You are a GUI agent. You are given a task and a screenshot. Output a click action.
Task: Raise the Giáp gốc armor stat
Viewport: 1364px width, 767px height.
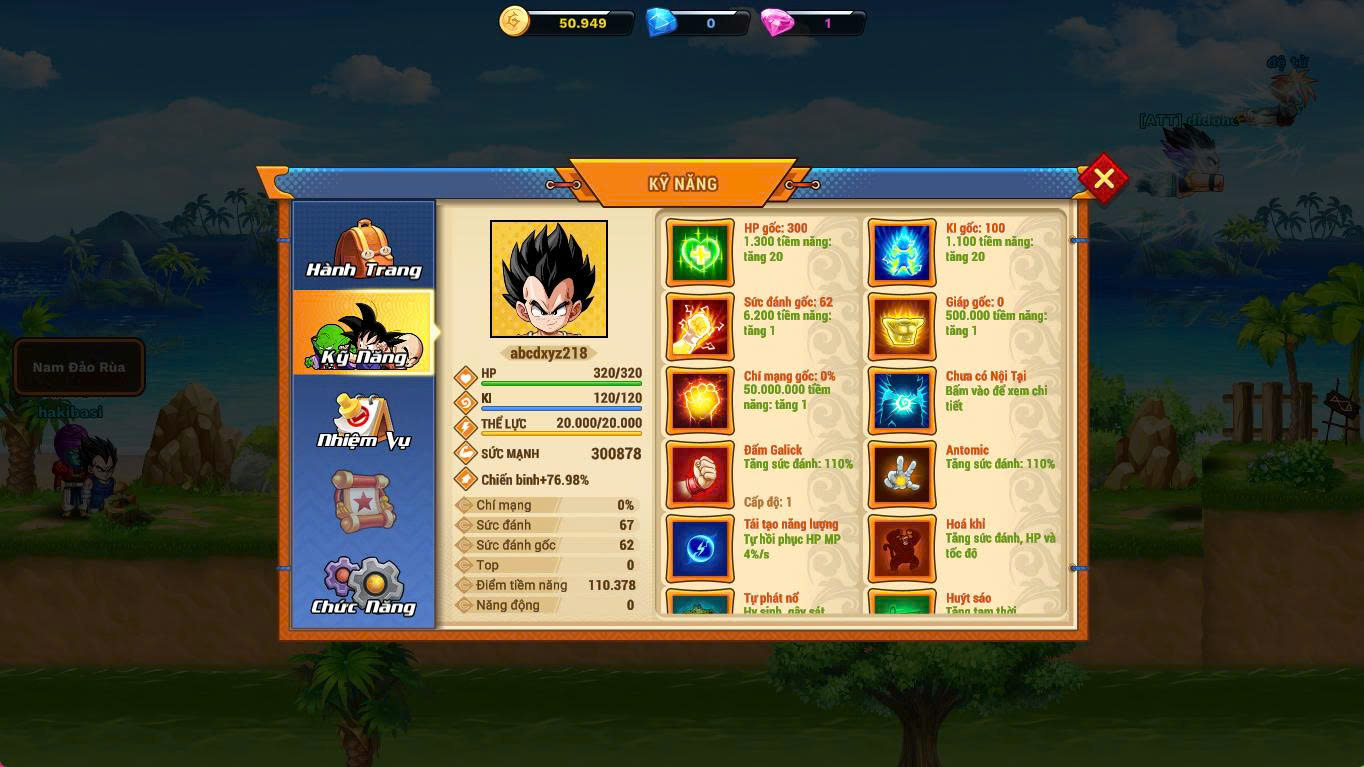[902, 326]
